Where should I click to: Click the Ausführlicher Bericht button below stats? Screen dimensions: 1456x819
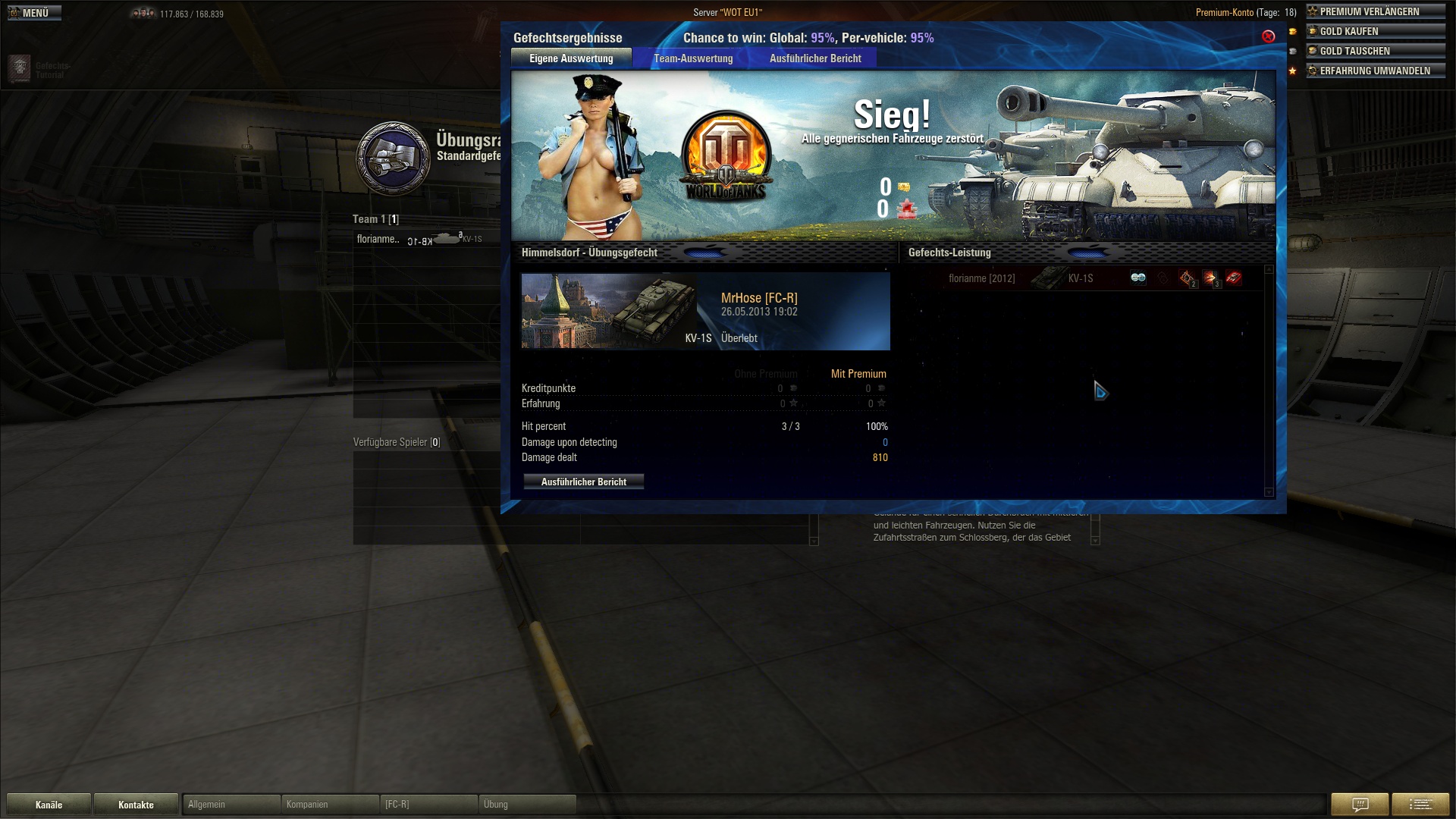(x=583, y=482)
